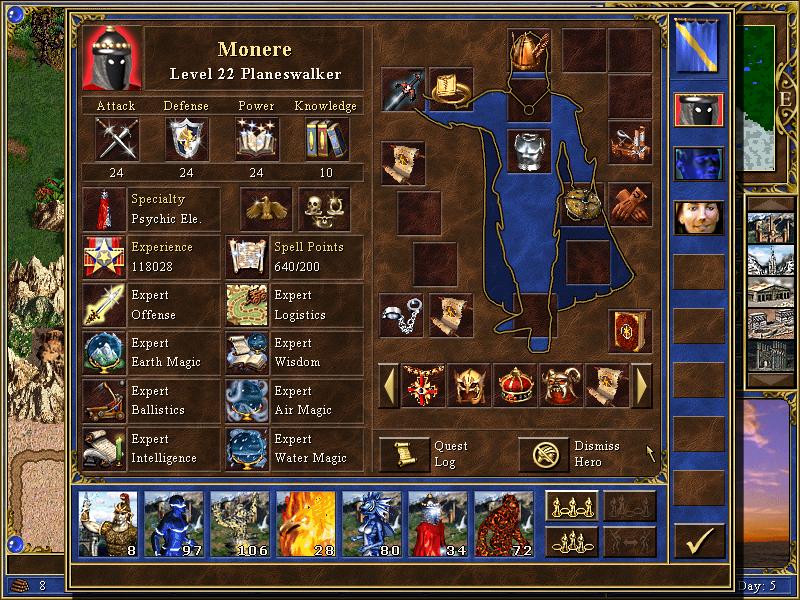800x600 pixels.
Task: Open the red spell book
Action: tap(630, 331)
